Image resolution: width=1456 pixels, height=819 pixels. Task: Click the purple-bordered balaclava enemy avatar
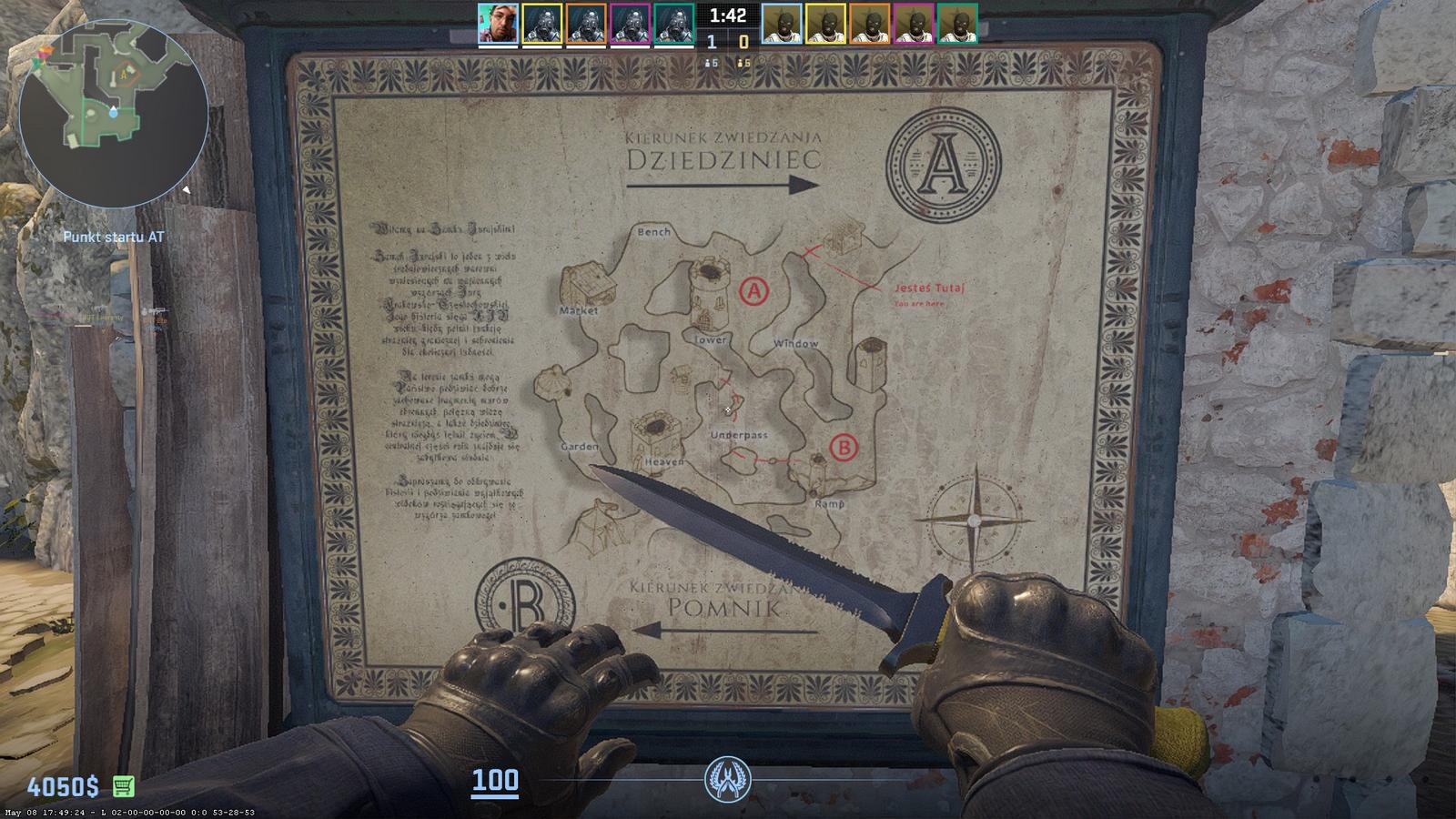913,25
